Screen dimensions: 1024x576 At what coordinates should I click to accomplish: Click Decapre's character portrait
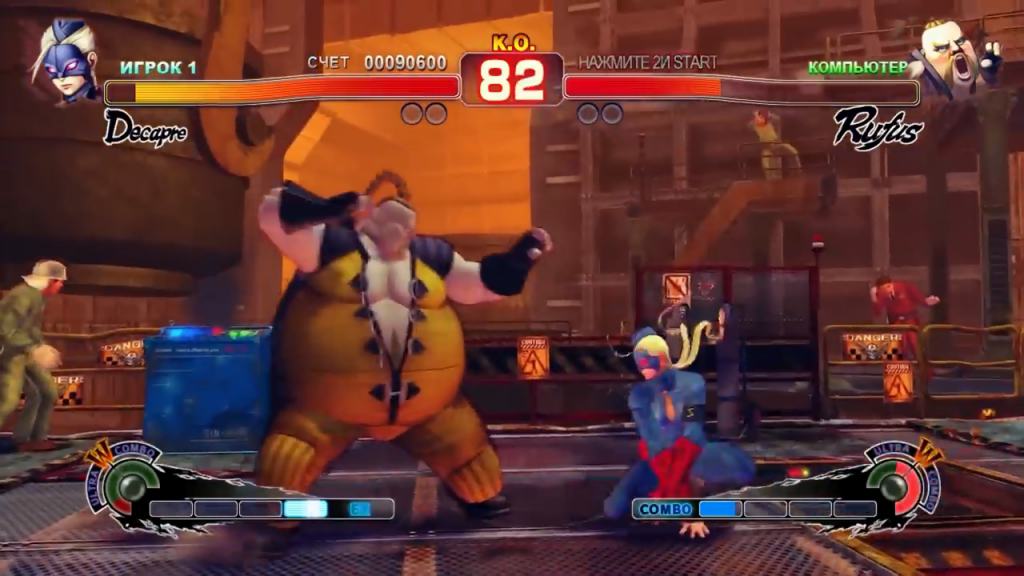(66, 58)
